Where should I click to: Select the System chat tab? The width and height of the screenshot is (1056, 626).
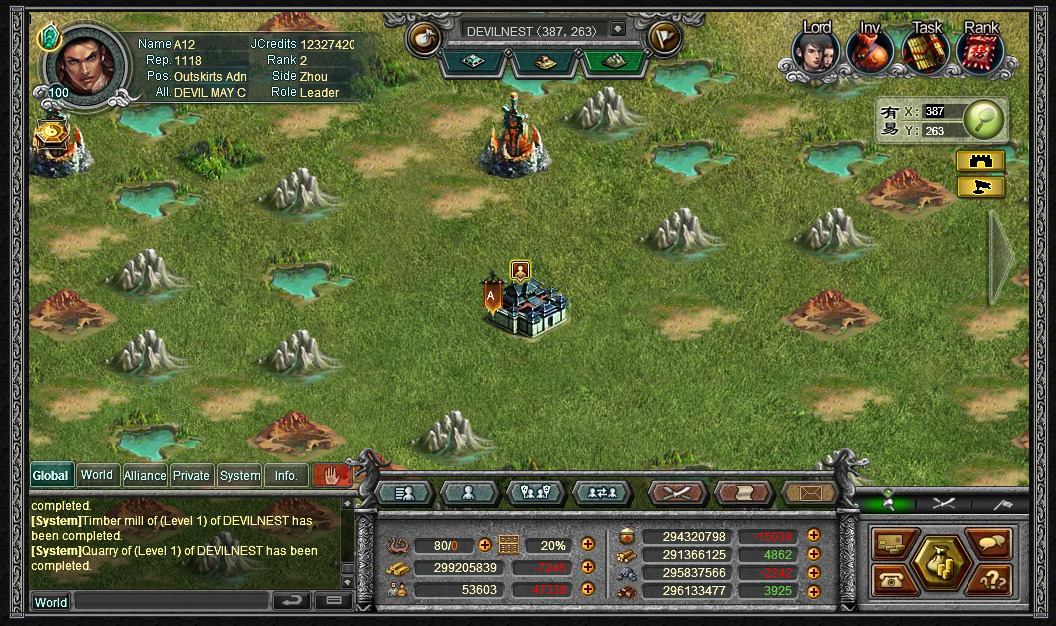tap(240, 475)
